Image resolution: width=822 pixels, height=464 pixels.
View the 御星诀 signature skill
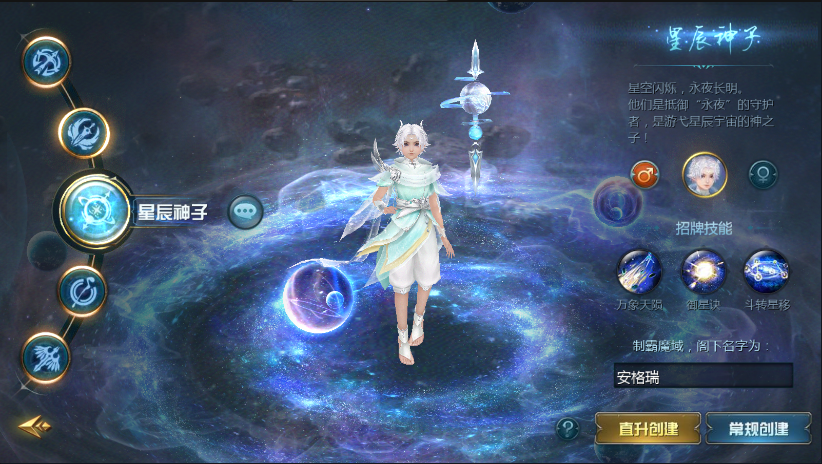coord(703,271)
